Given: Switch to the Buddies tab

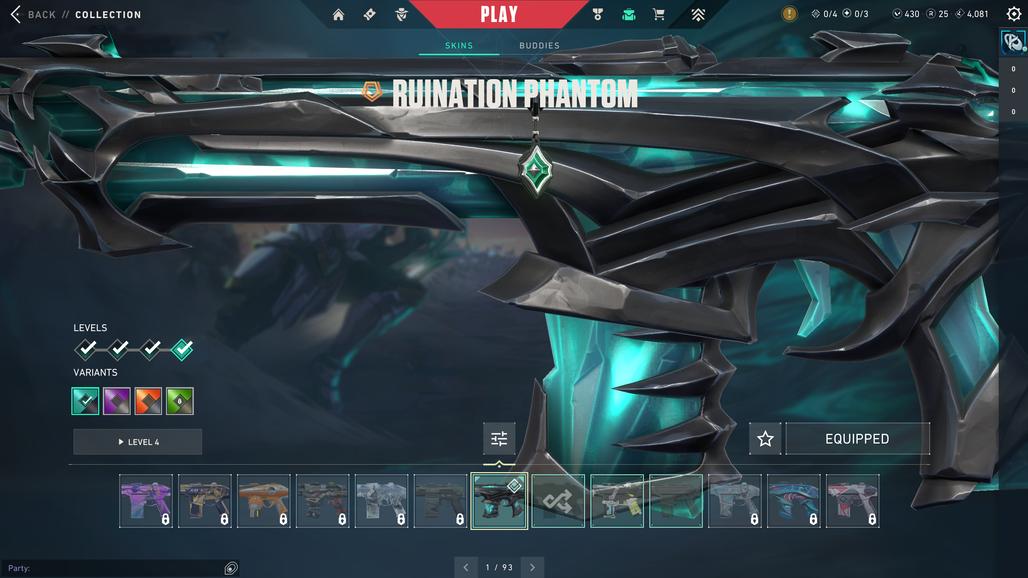Looking at the screenshot, I should point(539,46).
